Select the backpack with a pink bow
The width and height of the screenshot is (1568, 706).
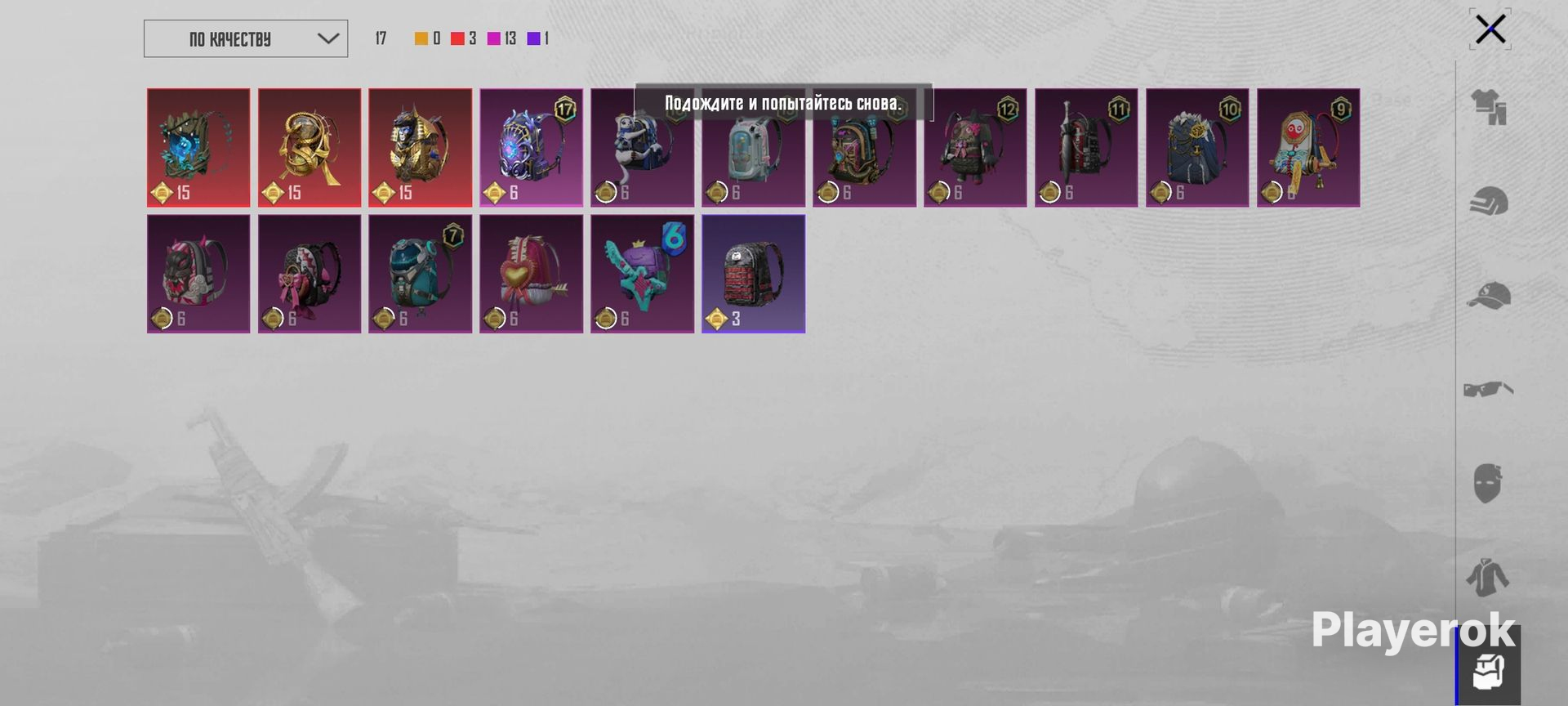[x=310, y=273]
